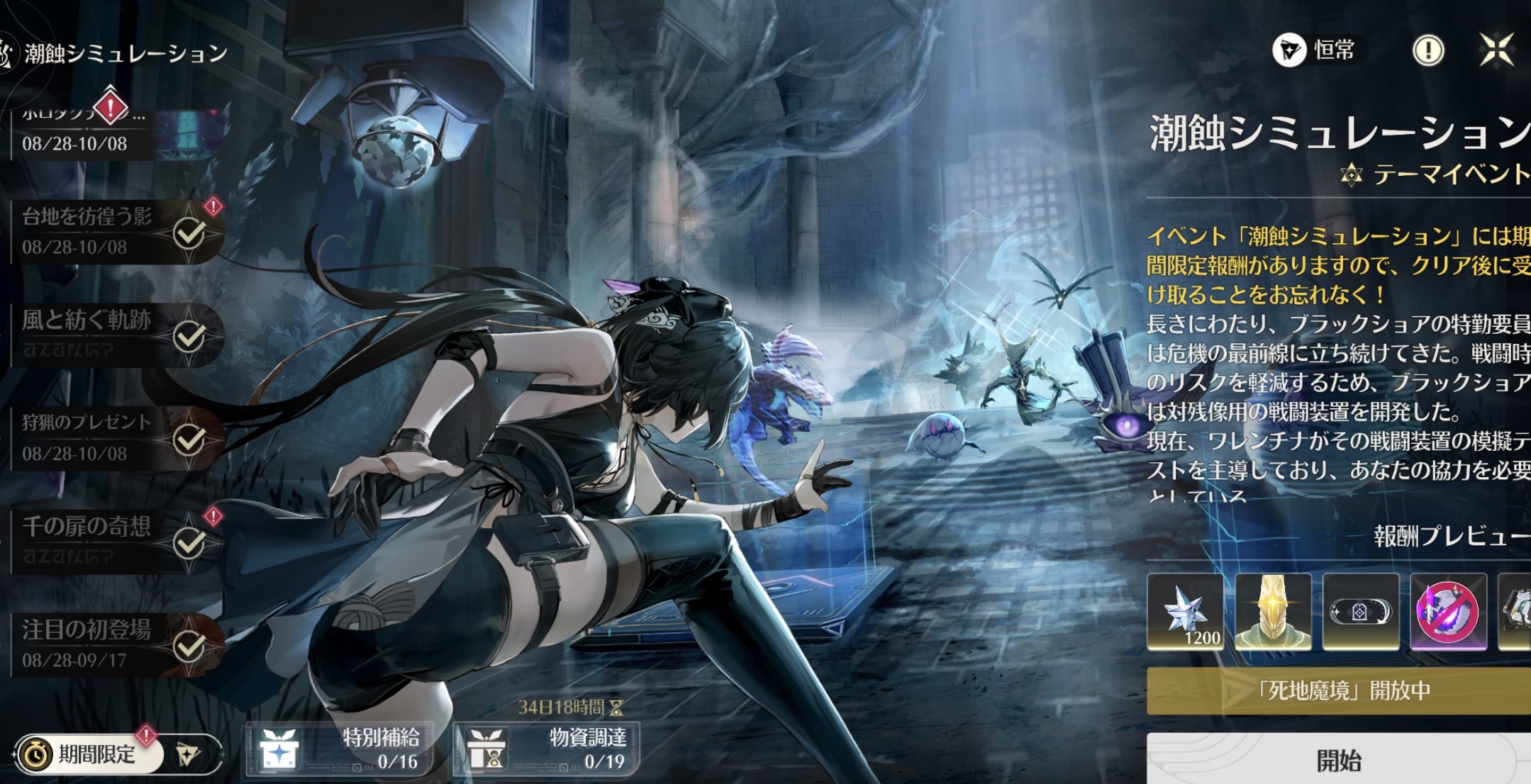Screen dimensions: 1531x784
Task: Inspect the 1200 star currency reward
Action: point(1185,611)
